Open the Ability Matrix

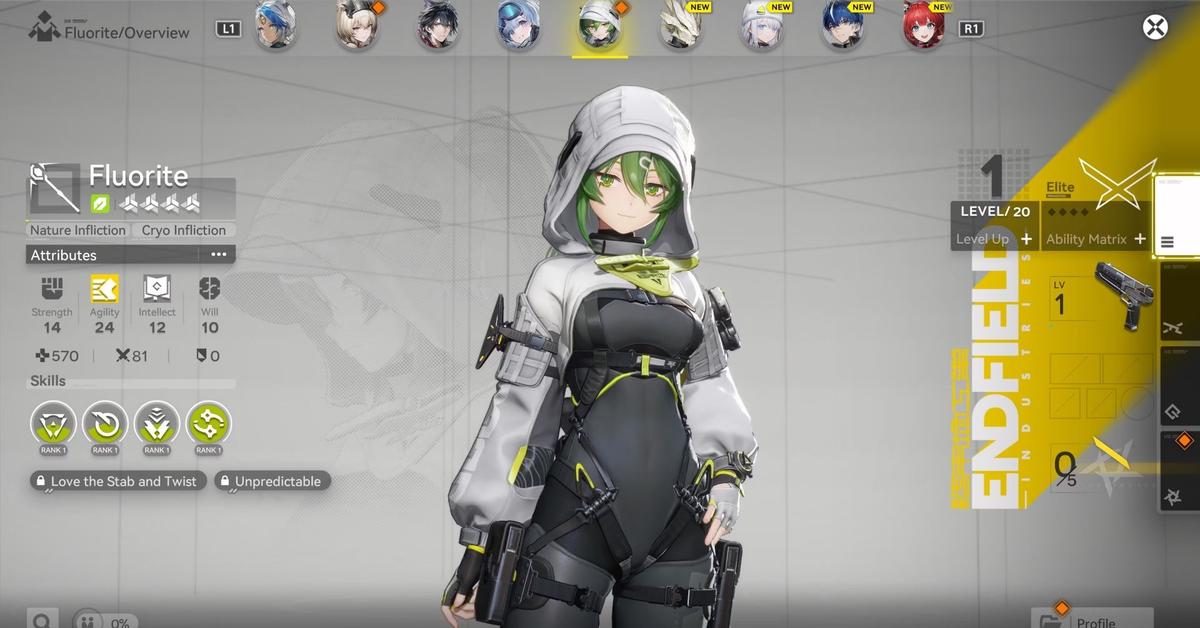coord(1095,239)
